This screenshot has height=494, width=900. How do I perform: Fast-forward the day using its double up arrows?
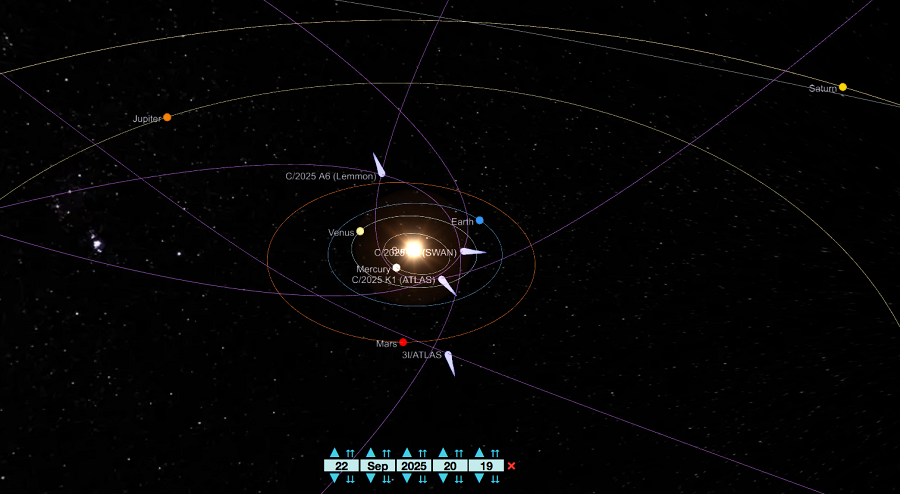click(350, 453)
